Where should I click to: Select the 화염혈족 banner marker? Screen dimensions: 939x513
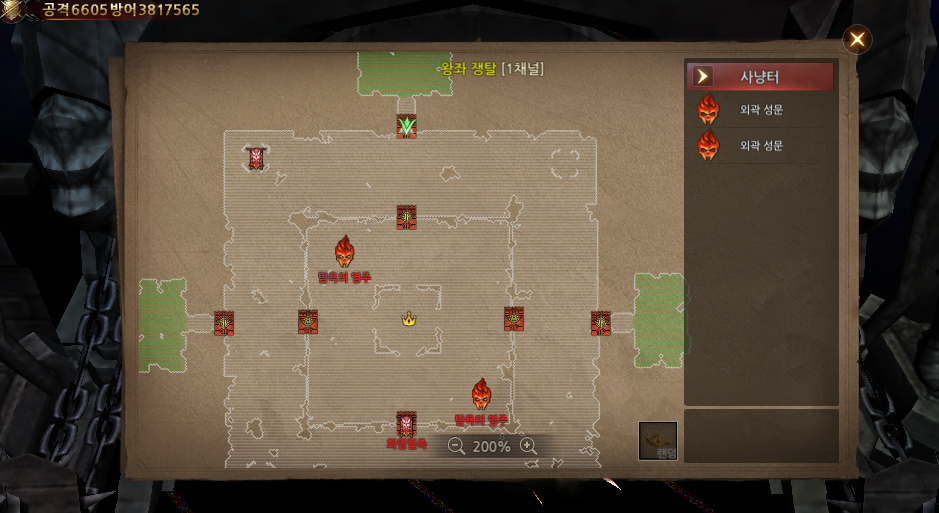coord(405,423)
